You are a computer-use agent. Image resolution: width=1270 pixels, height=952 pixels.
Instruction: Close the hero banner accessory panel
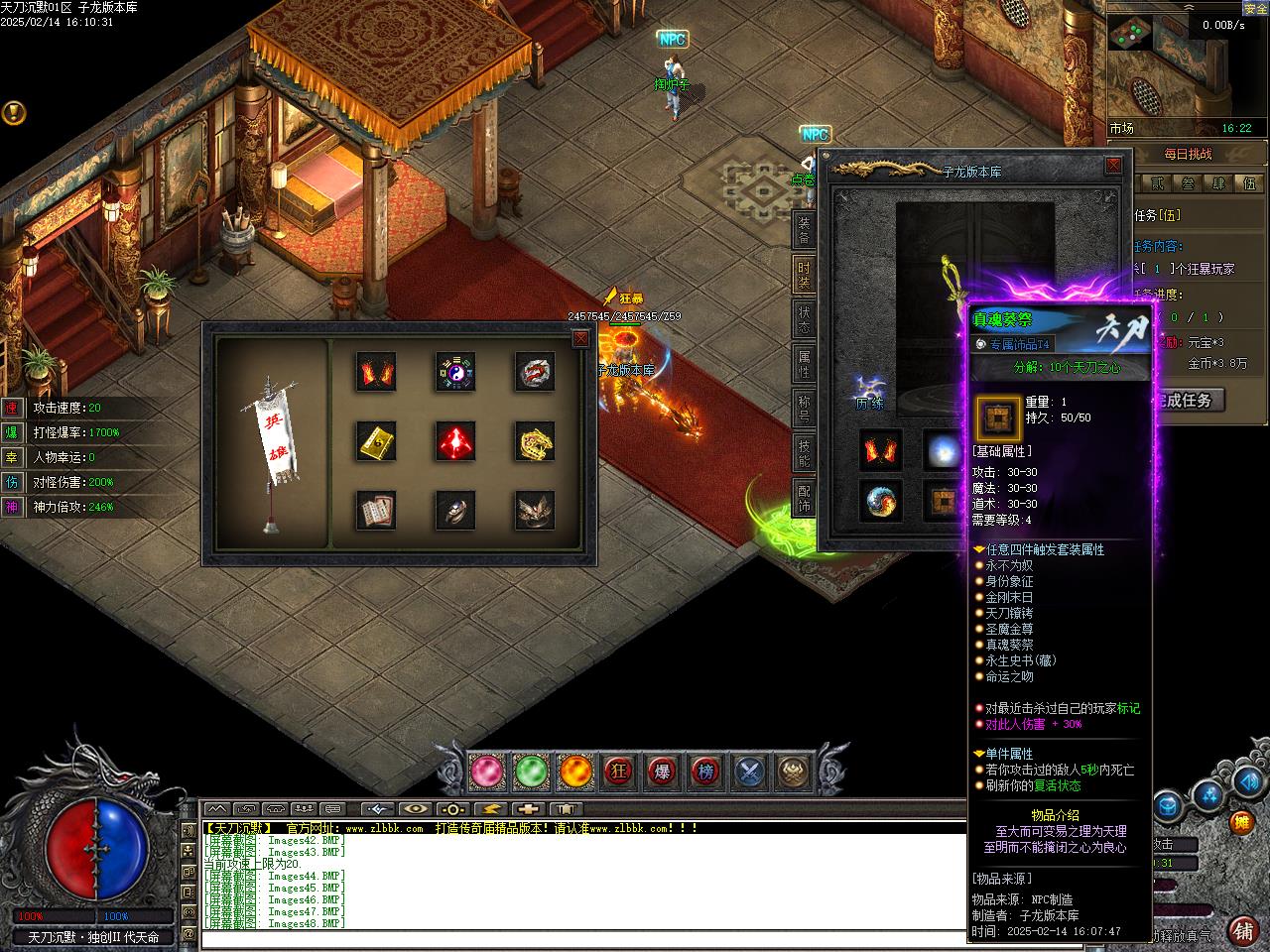point(581,339)
